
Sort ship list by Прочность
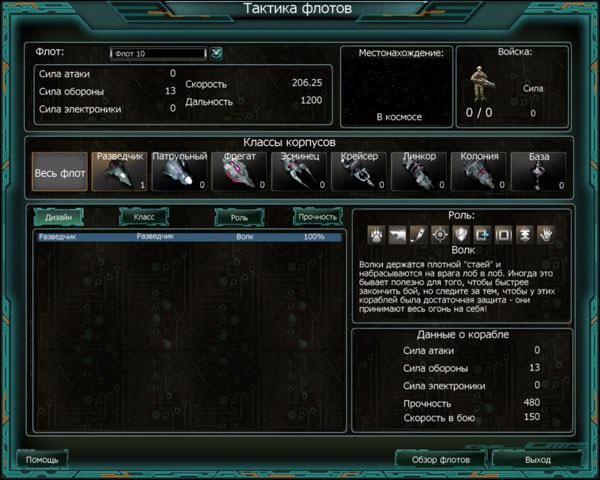(x=317, y=217)
